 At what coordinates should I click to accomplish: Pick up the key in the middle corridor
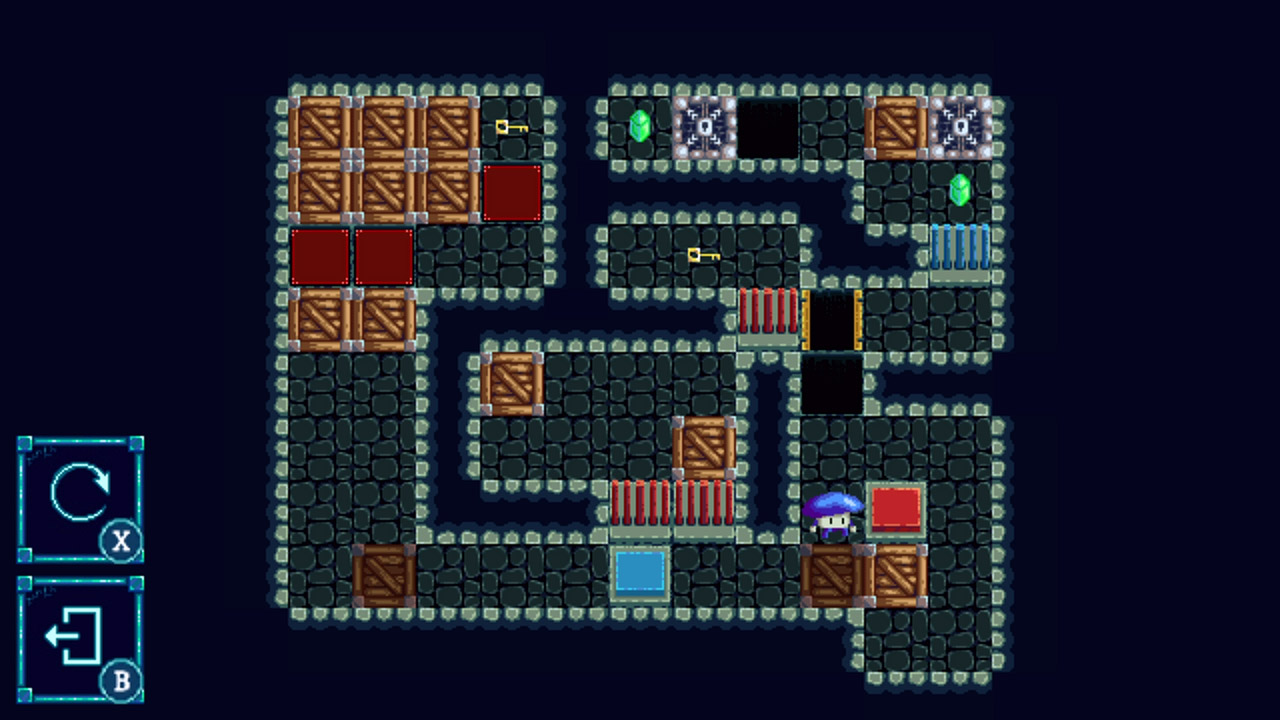703,256
